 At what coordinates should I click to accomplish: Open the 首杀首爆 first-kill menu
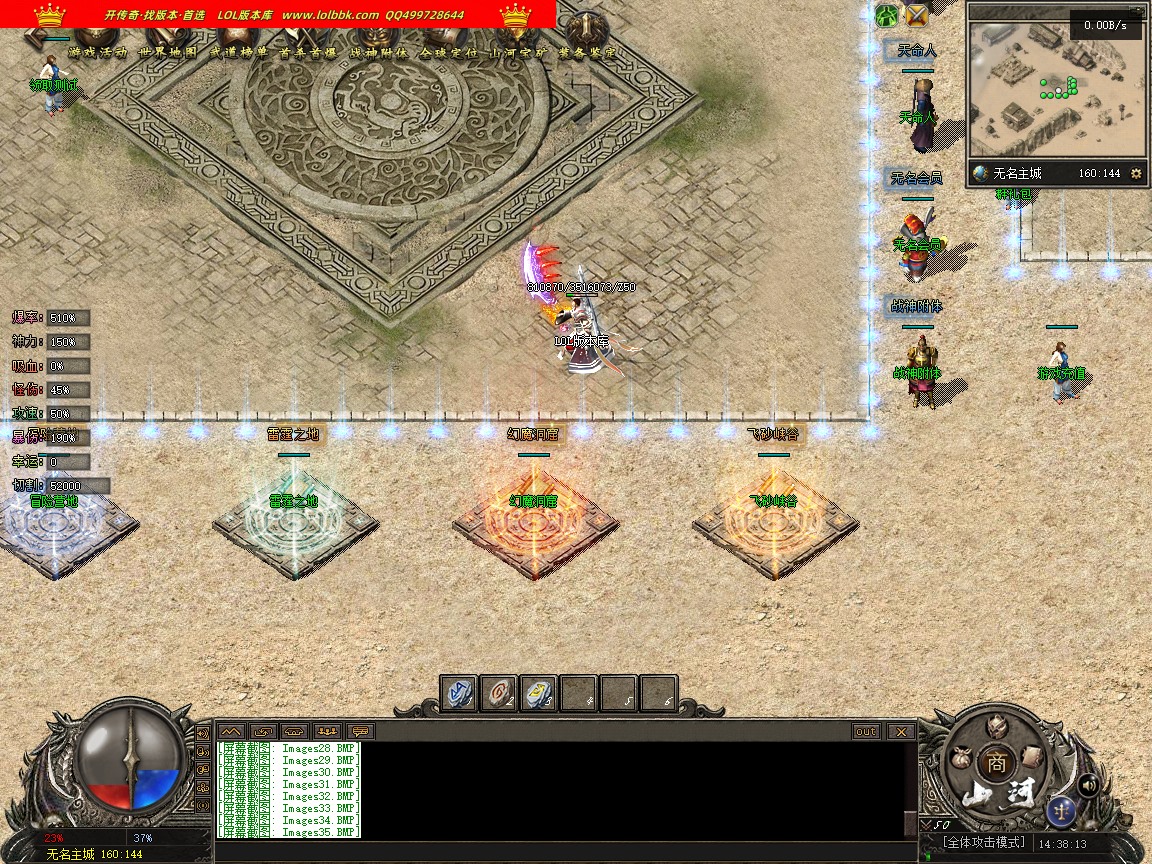click(x=308, y=52)
